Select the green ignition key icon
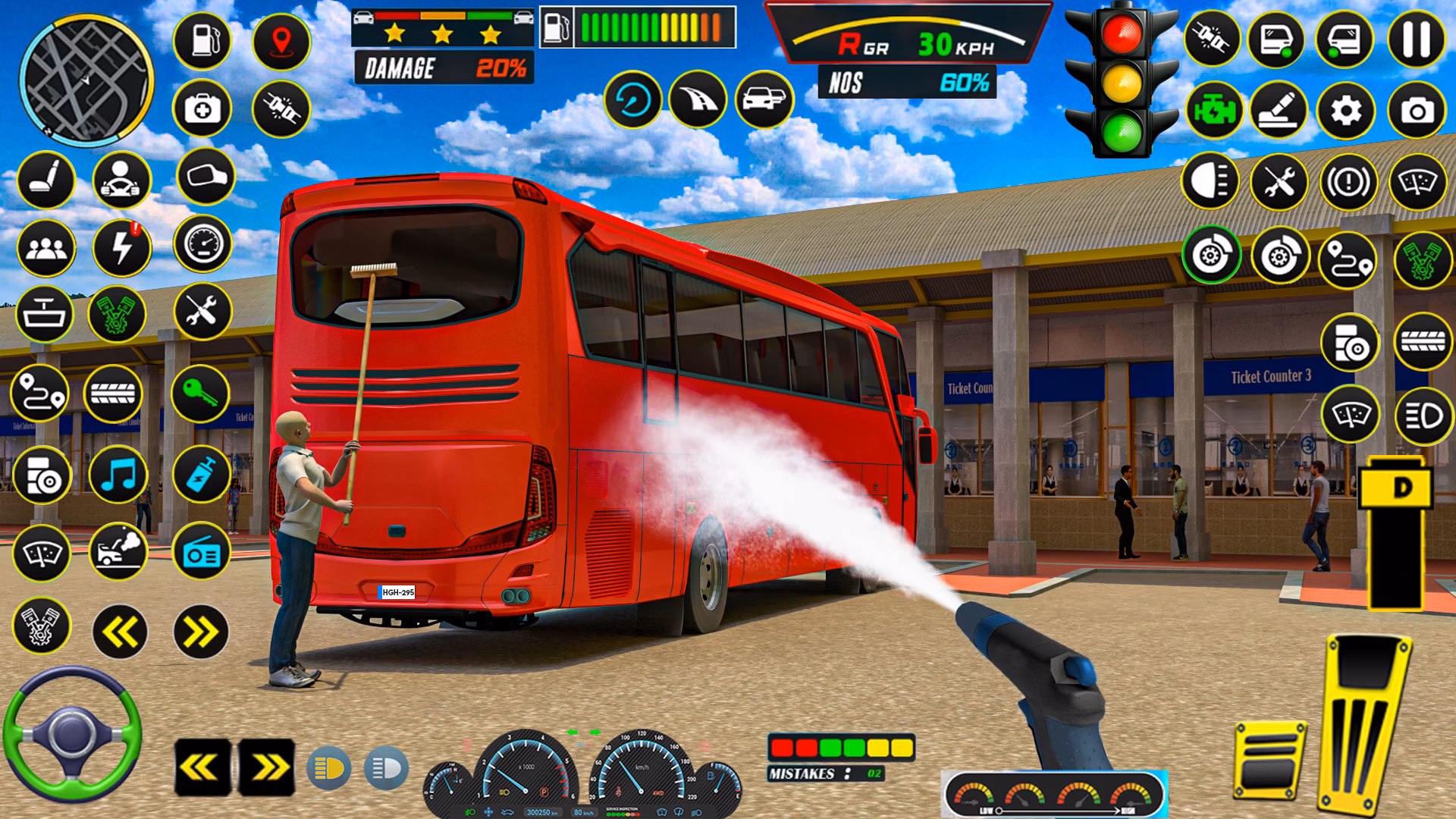 [x=202, y=393]
